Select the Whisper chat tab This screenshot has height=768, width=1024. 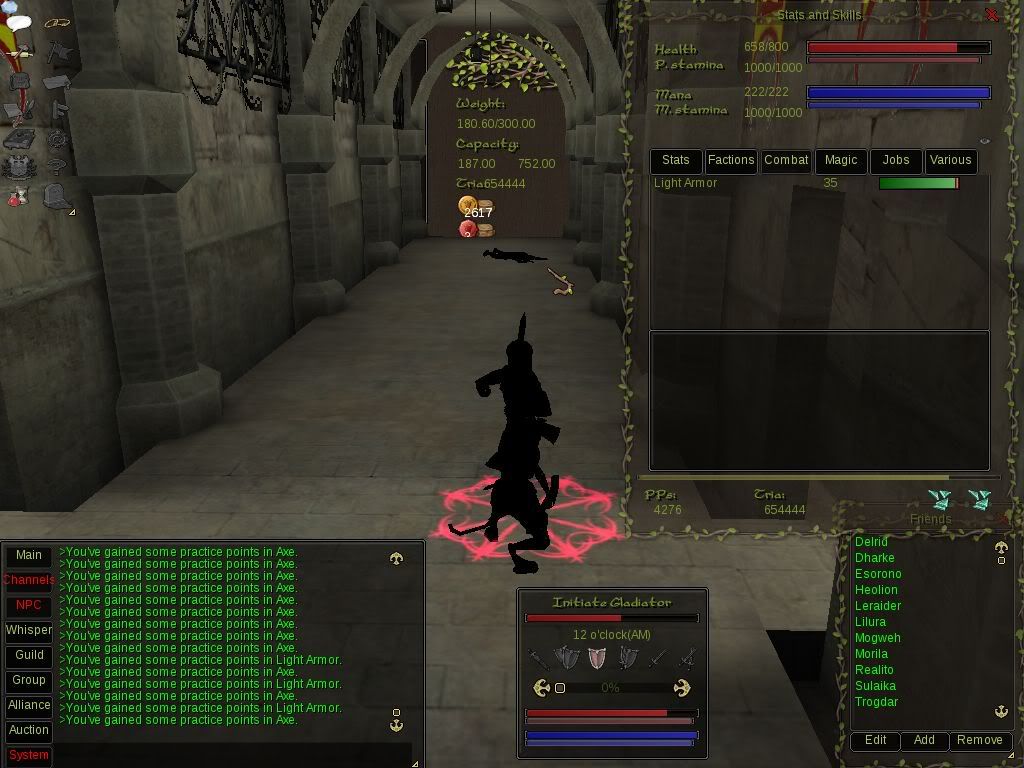tap(29, 631)
